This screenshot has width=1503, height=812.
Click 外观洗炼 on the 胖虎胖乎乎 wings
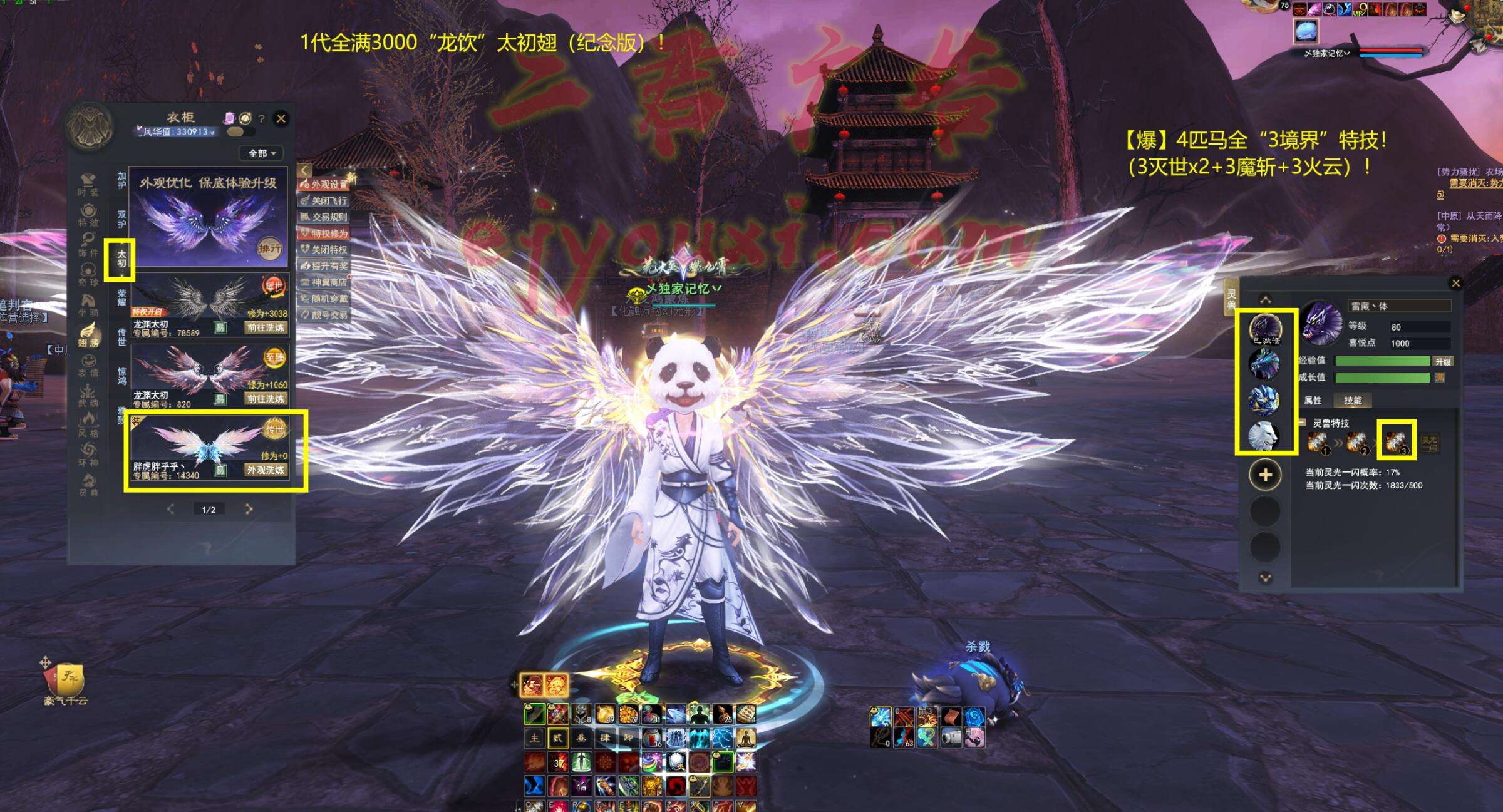pyautogui.click(x=266, y=470)
